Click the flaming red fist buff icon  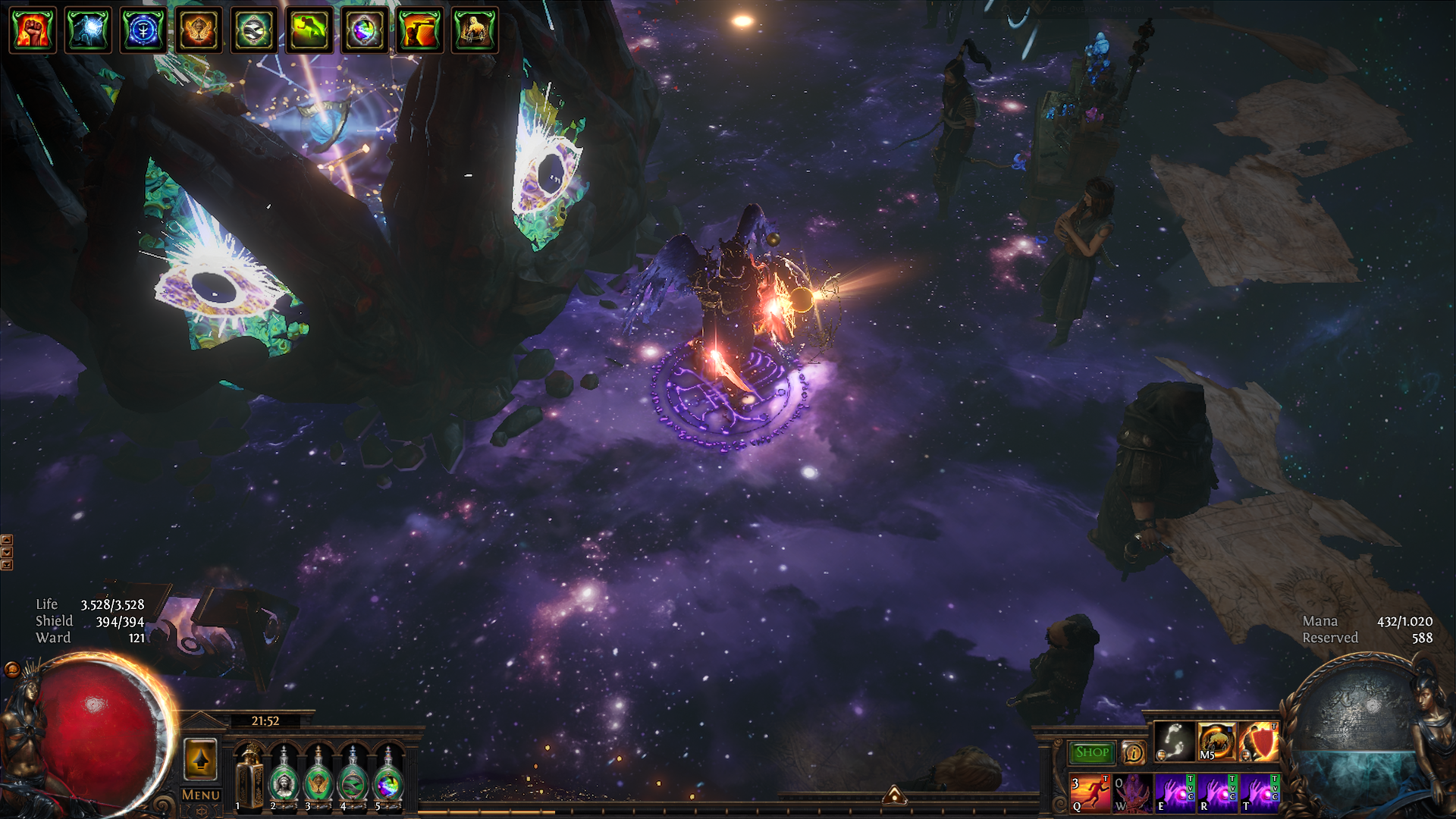click(33, 30)
